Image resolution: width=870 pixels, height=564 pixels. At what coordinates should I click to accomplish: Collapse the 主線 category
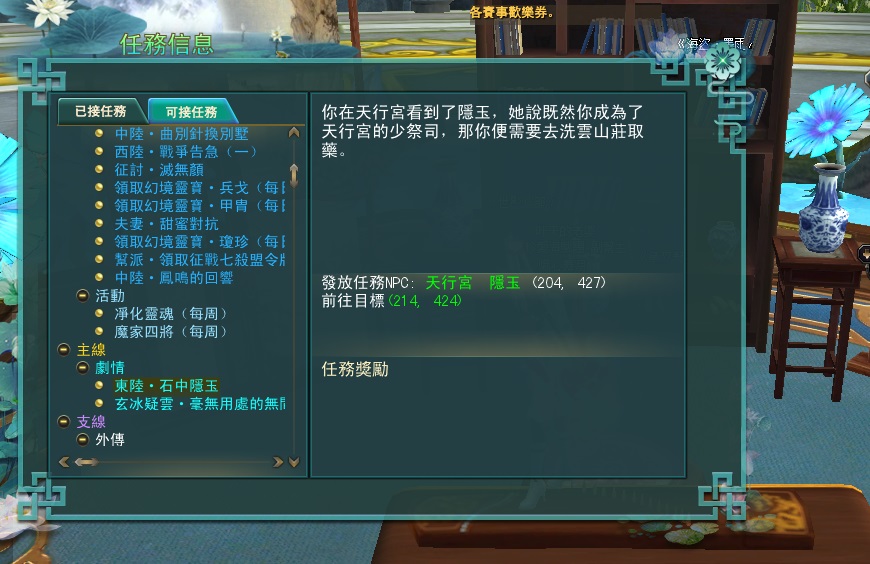coord(64,350)
